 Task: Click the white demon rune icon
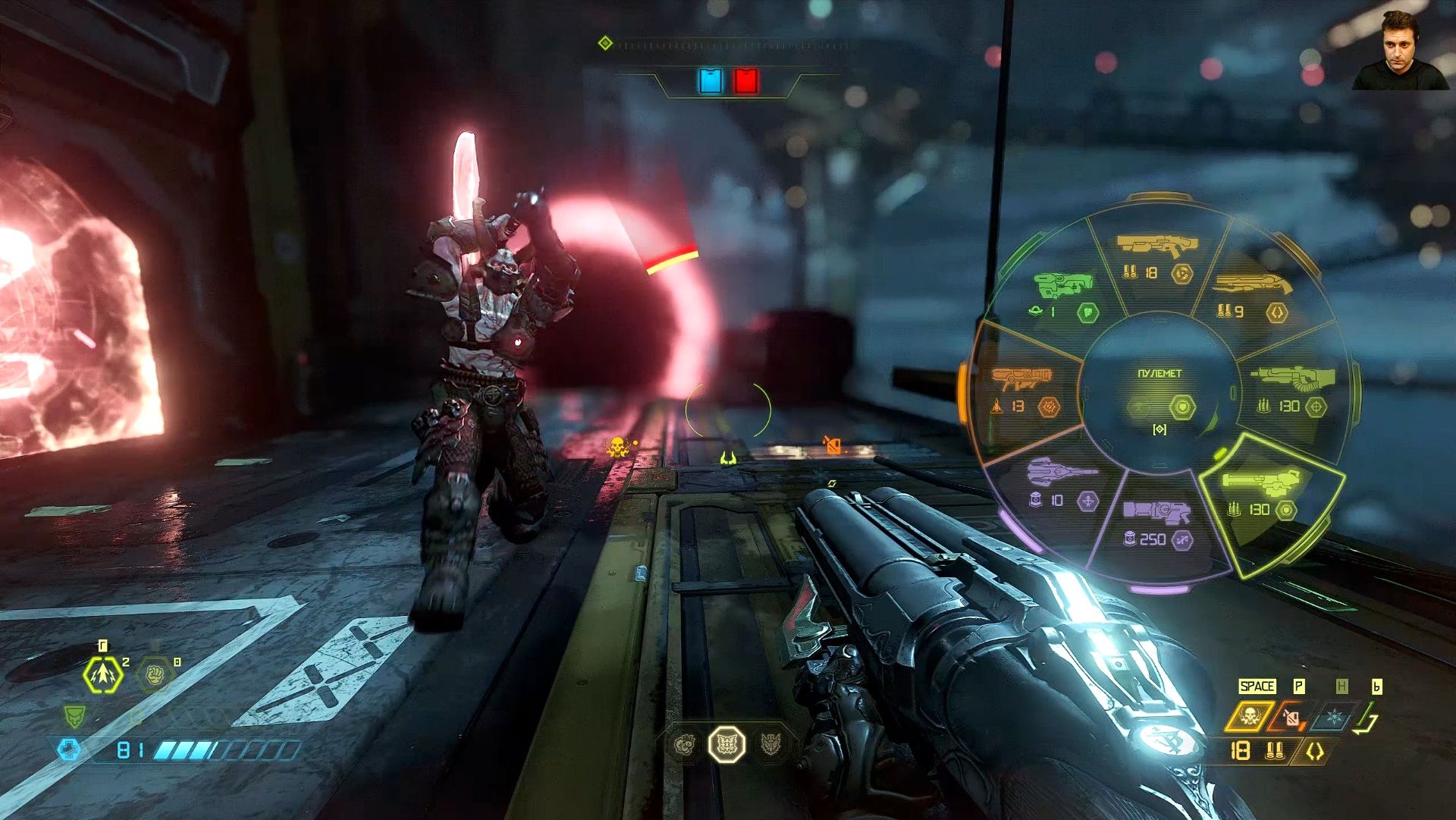click(726, 745)
